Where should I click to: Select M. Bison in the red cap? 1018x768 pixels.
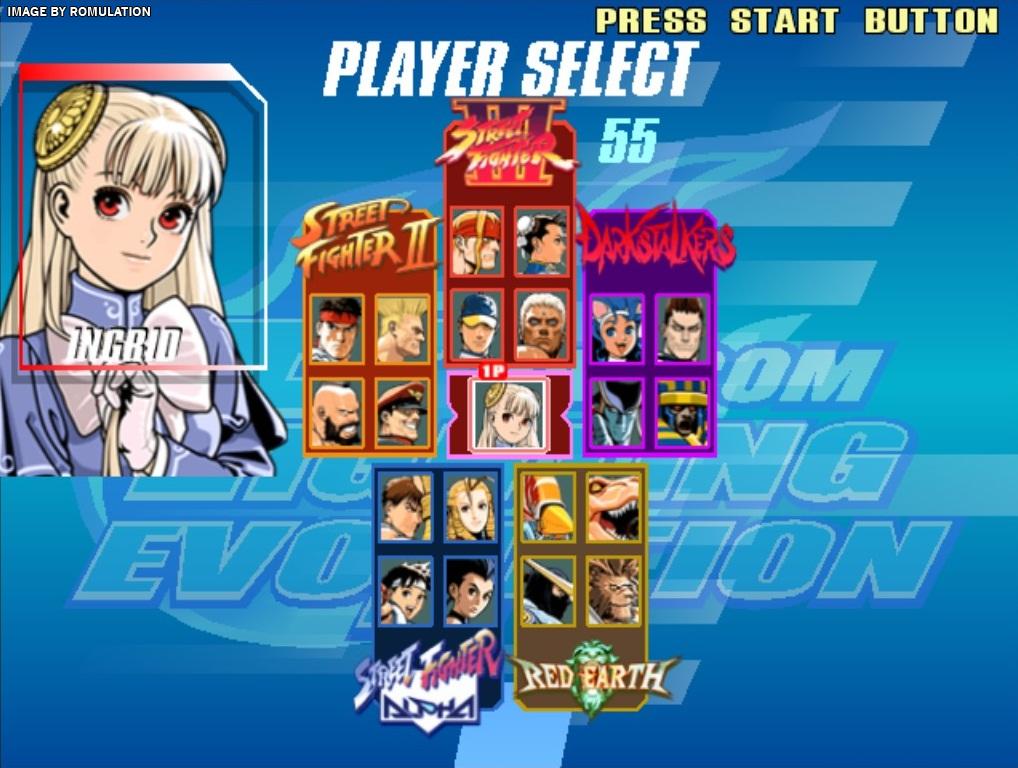(402, 412)
